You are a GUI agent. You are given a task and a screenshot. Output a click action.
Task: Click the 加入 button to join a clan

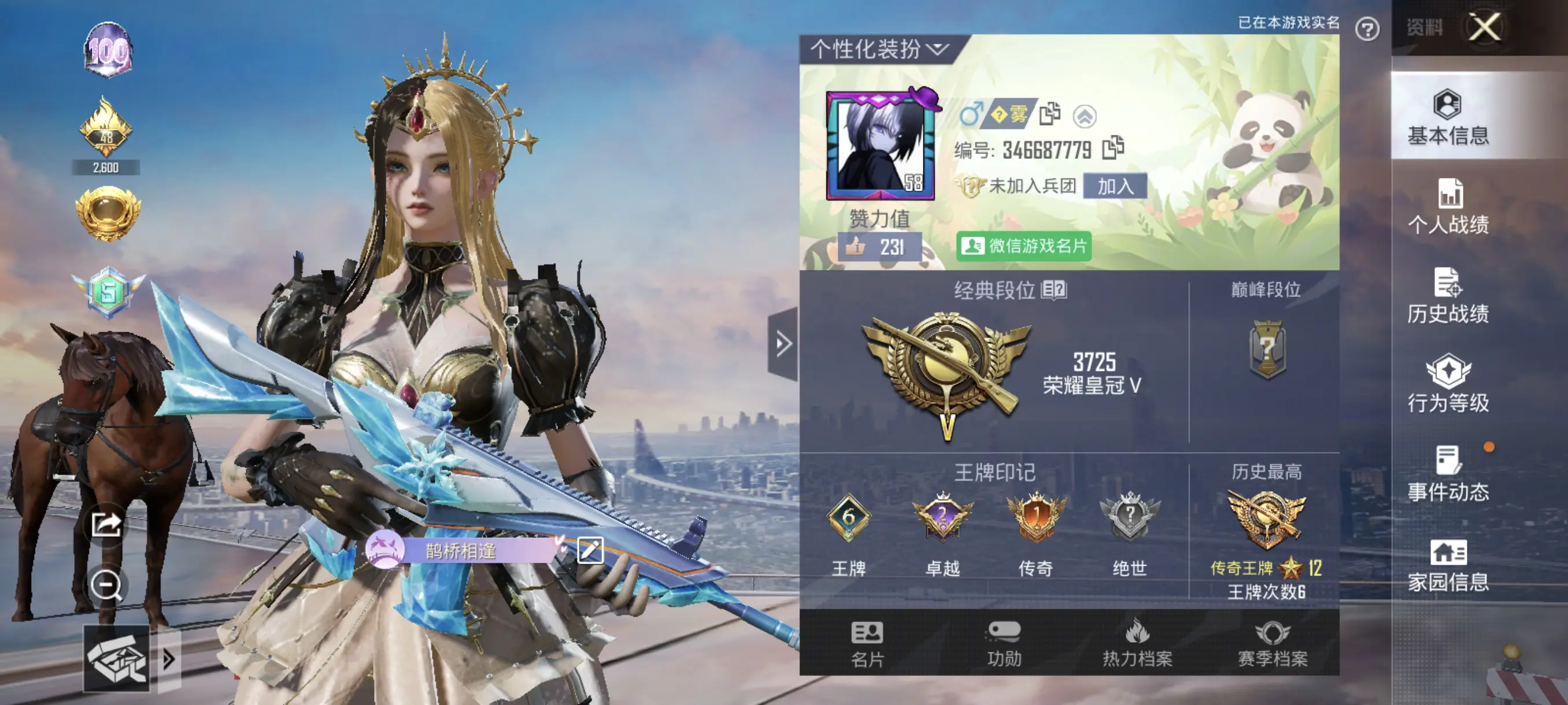pos(1115,186)
